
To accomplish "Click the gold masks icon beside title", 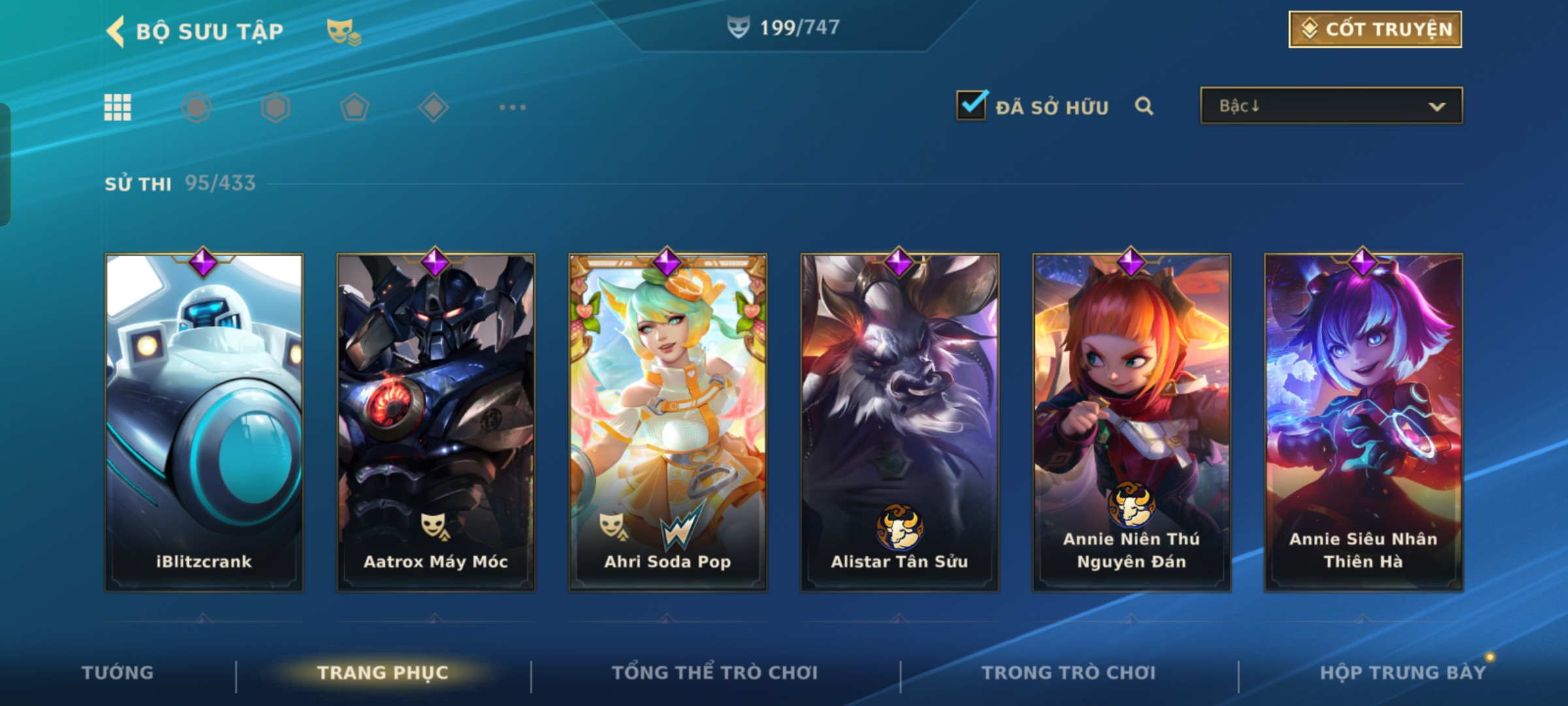I will [x=344, y=31].
